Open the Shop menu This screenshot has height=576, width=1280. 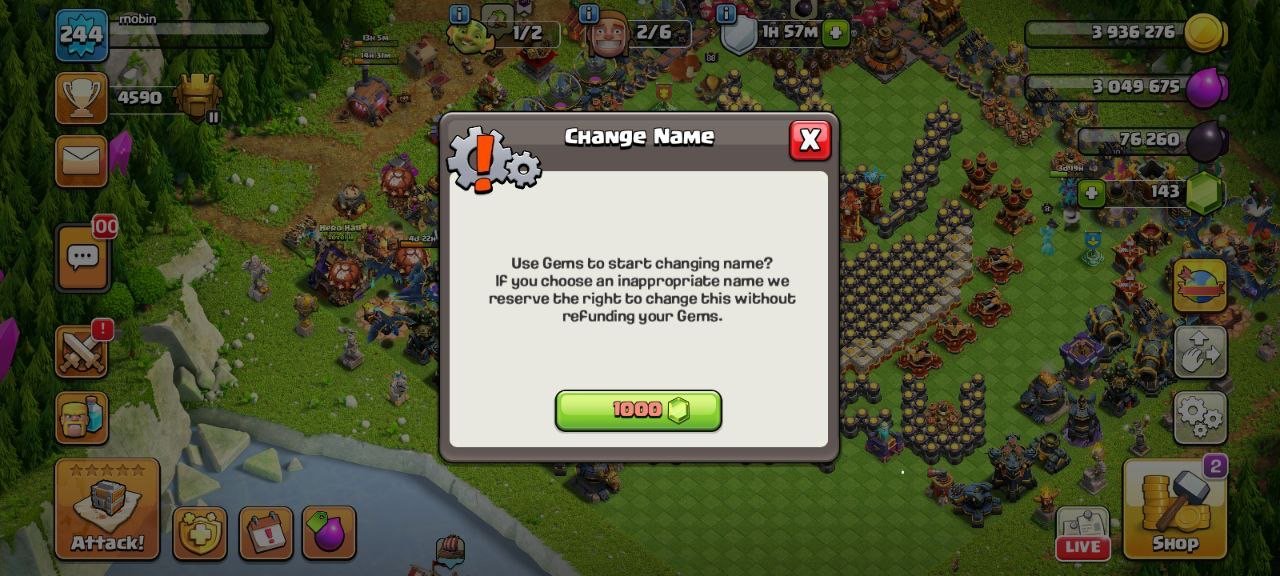1174,510
